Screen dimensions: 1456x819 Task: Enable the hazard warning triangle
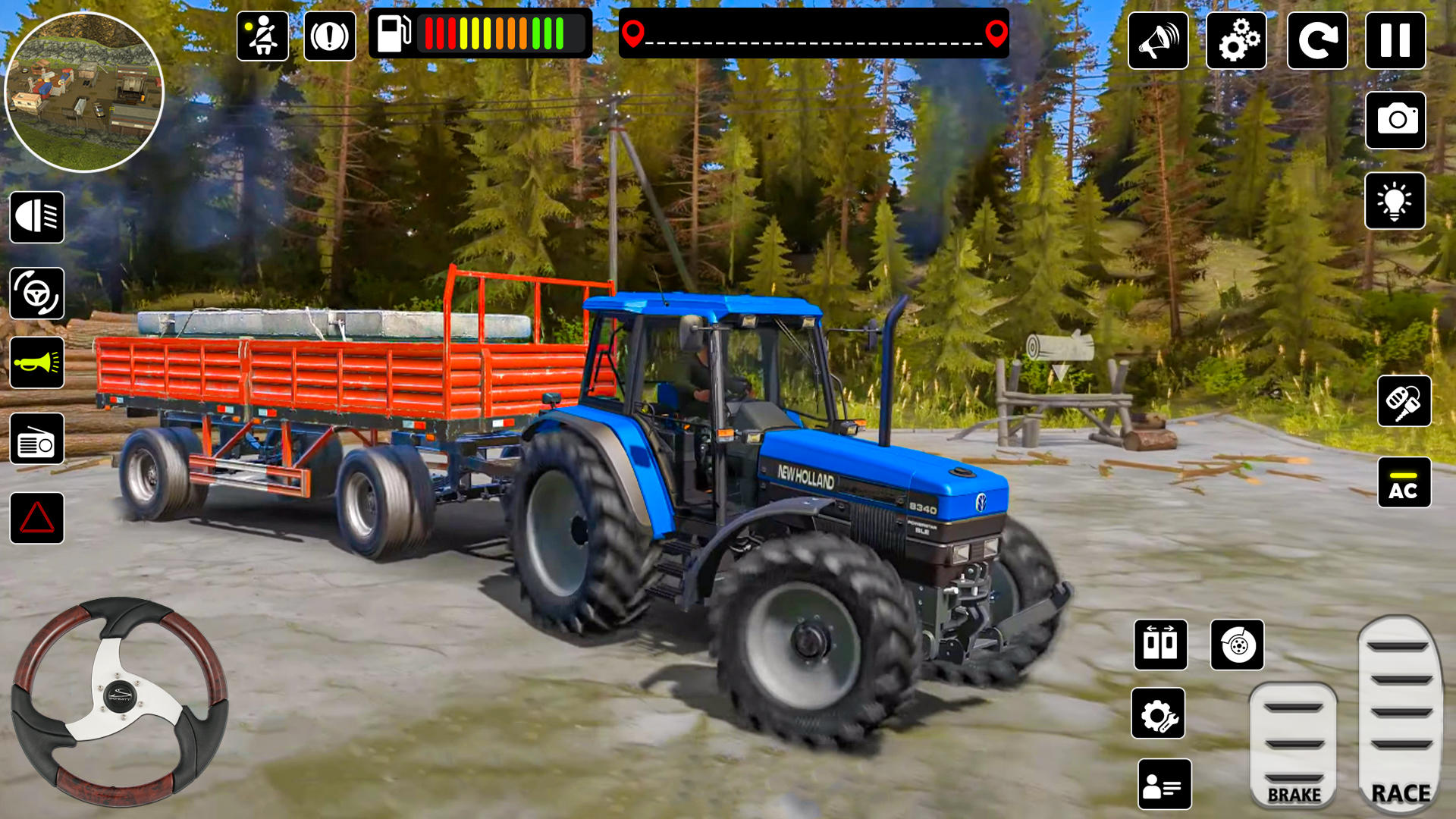36,516
